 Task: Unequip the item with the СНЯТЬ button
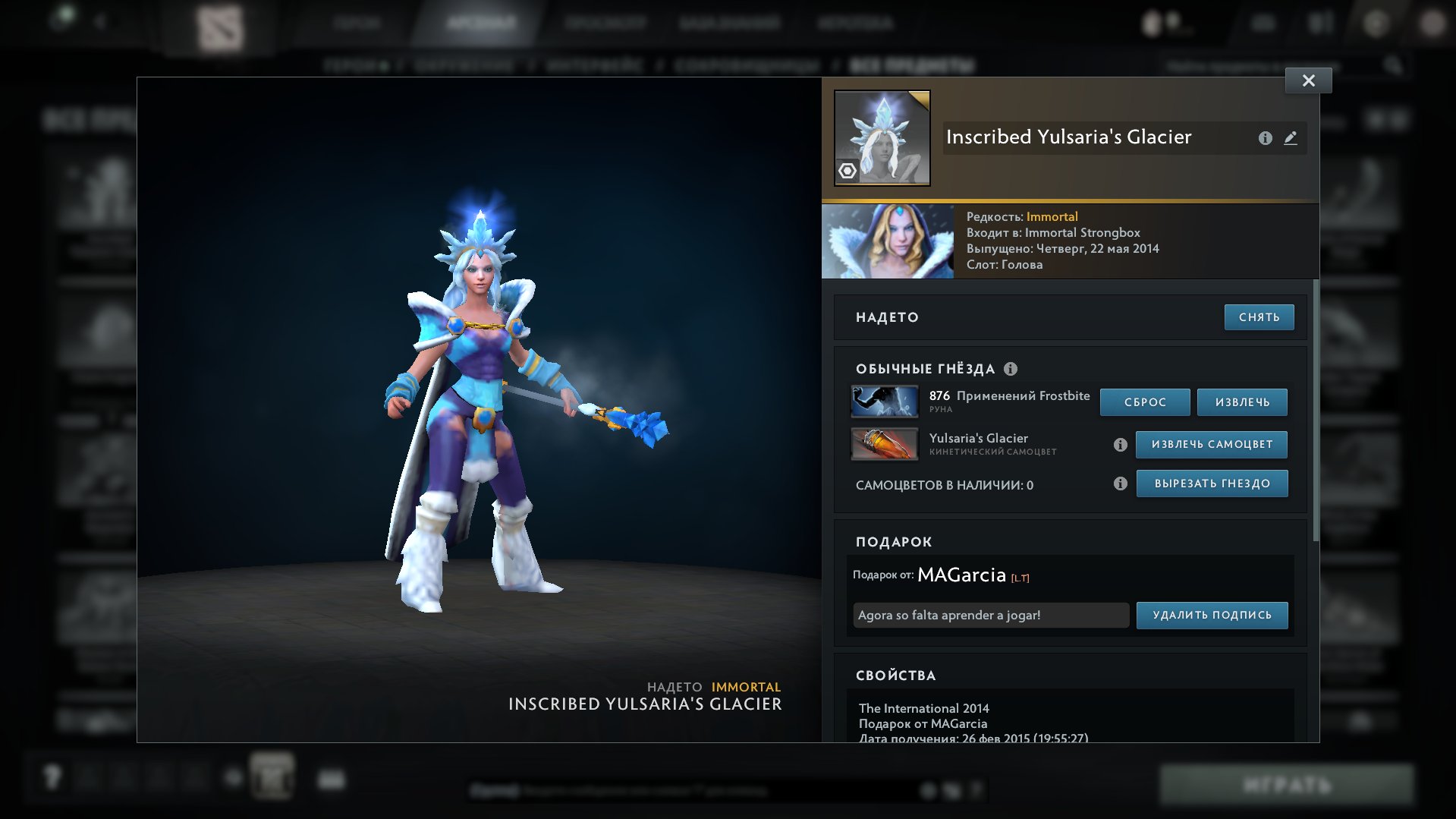pyautogui.click(x=1259, y=317)
